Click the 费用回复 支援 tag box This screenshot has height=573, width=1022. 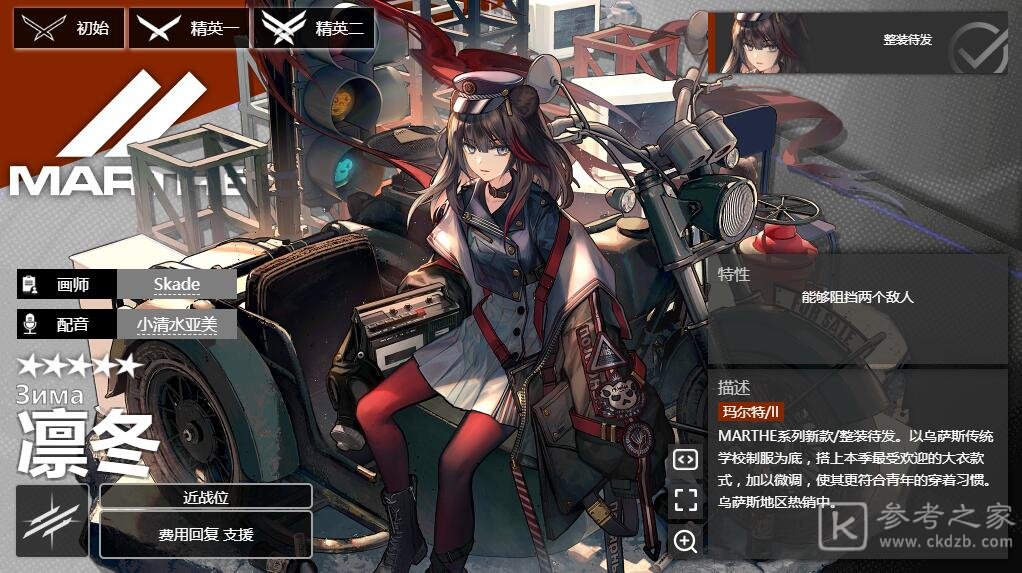point(206,535)
